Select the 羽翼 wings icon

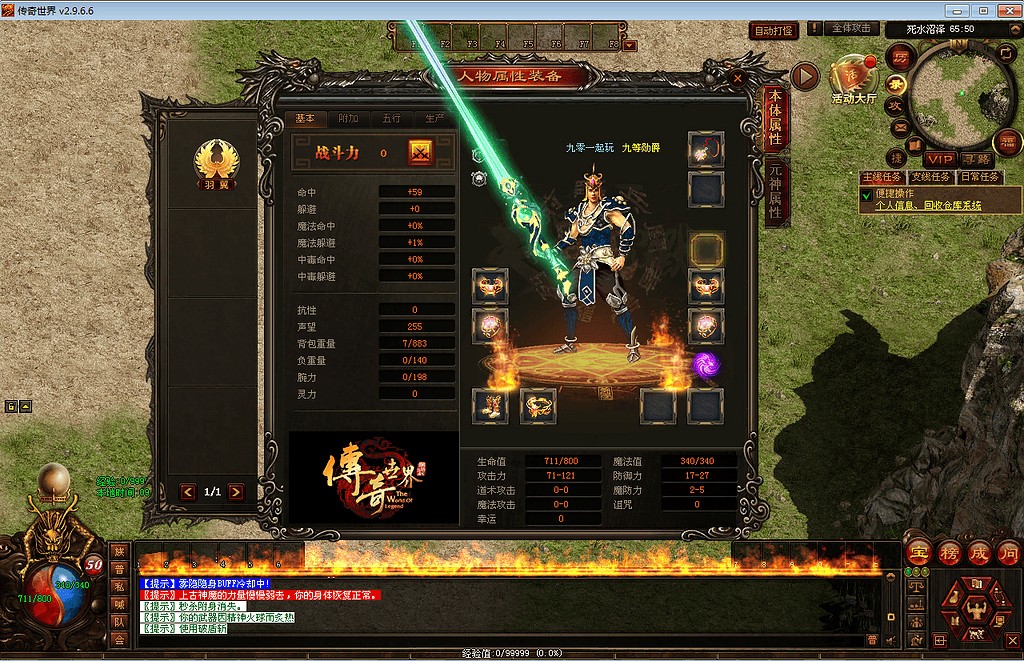pyautogui.click(x=210, y=162)
